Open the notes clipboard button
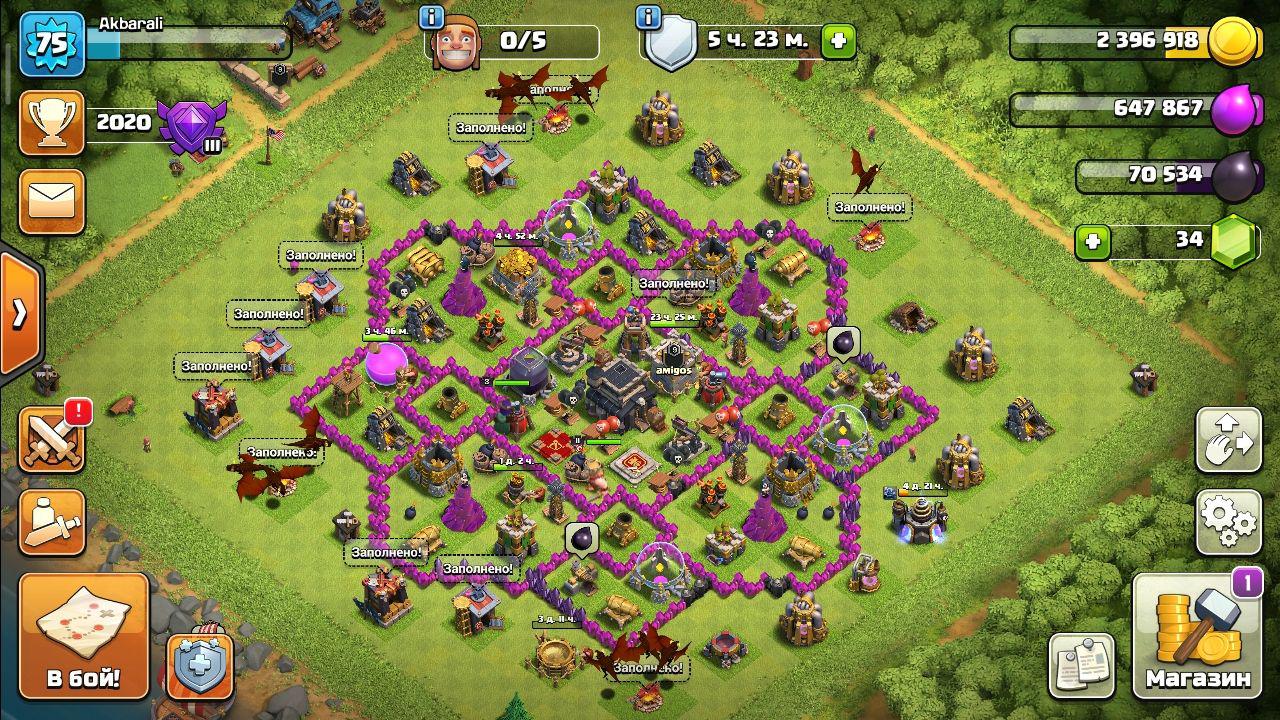This screenshot has height=720, width=1280. [1081, 664]
